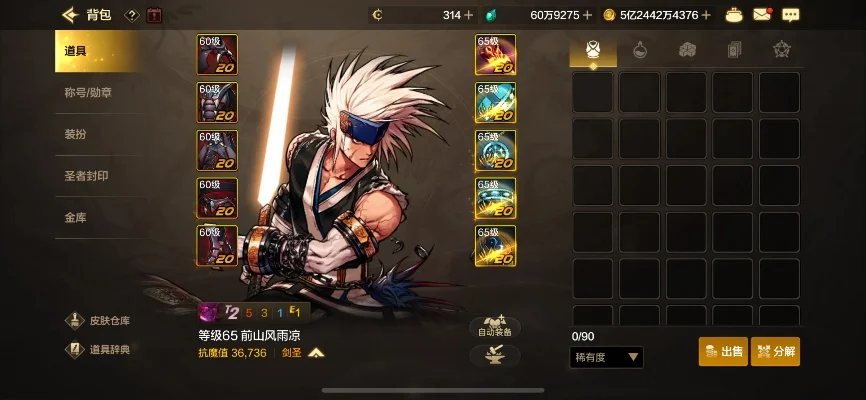The width and height of the screenshot is (866, 400).
Task: Switch to the cards inventory tab
Action: (x=734, y=49)
